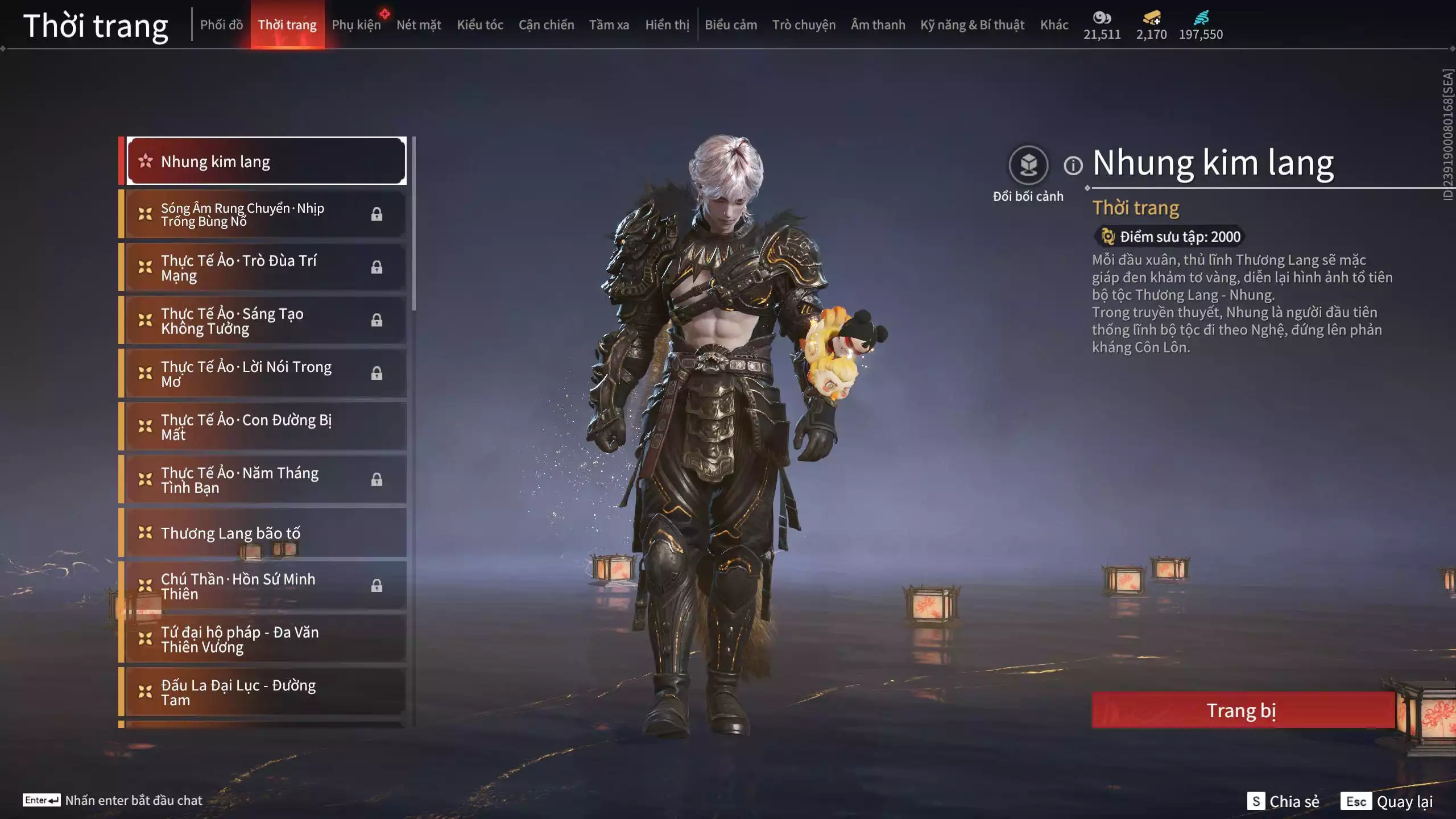Pick the Tứ đại hộ pháp - Đa Văn Thiên Vương outfit

pyautogui.click(x=265, y=639)
